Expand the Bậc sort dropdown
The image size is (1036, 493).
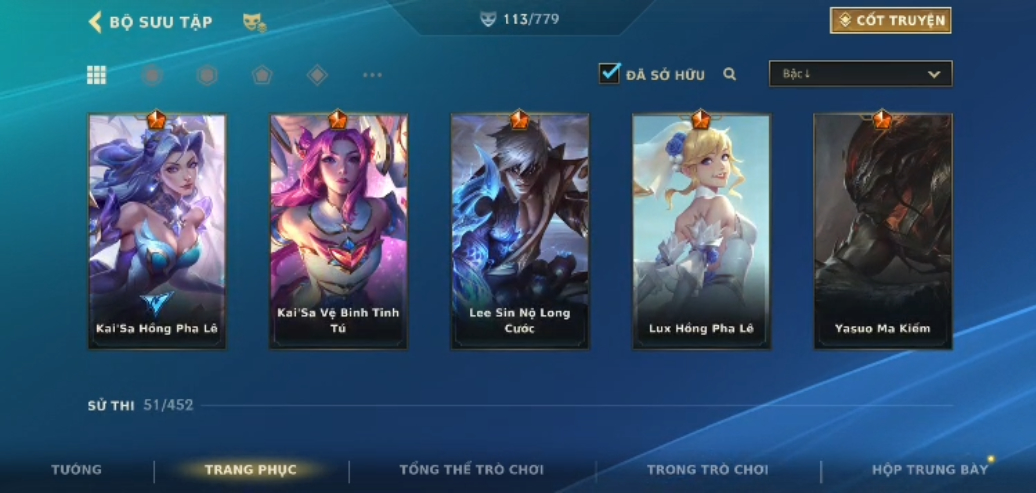pos(860,74)
